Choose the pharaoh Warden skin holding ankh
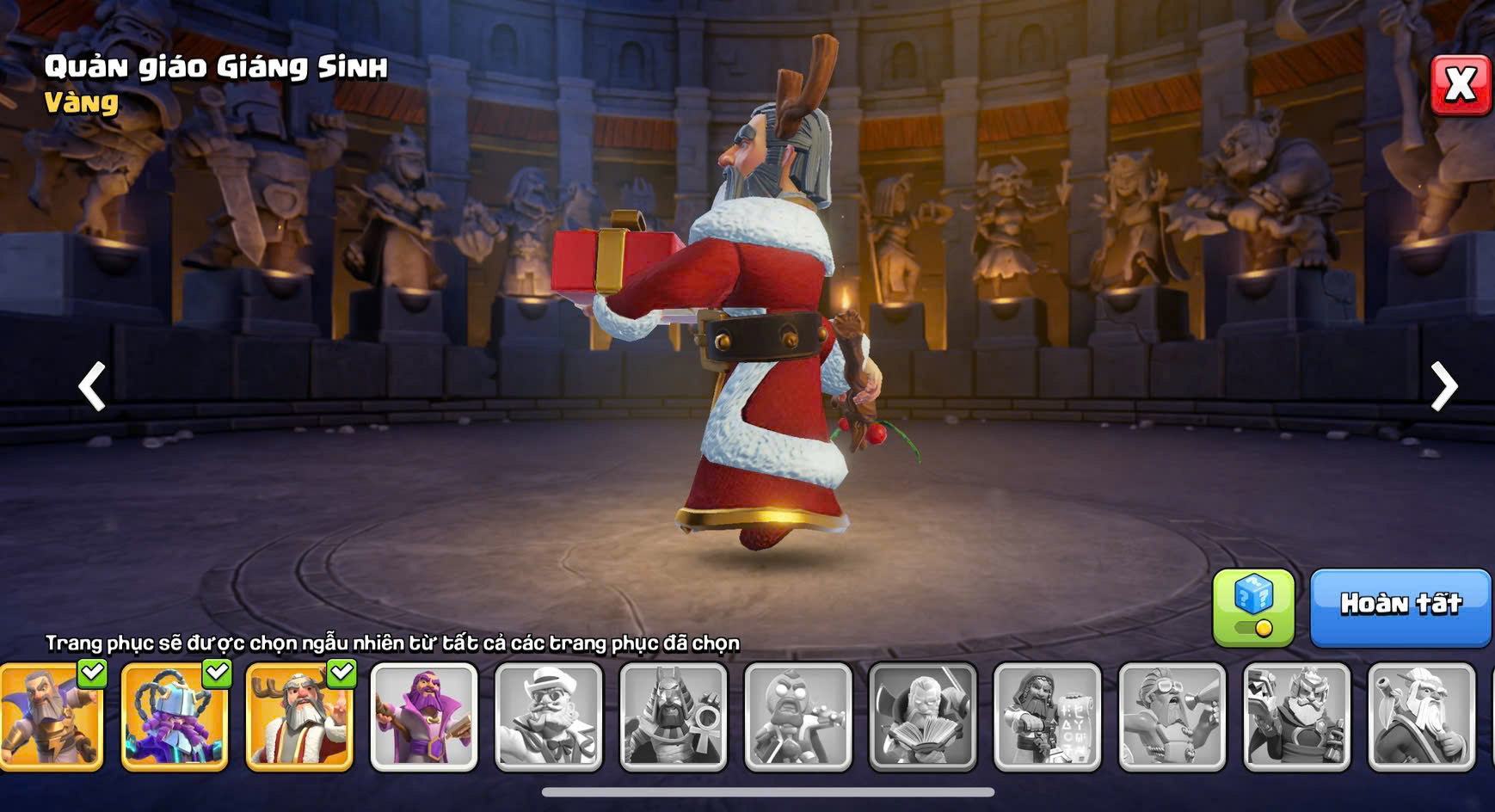The width and height of the screenshot is (1495, 812). (674, 717)
